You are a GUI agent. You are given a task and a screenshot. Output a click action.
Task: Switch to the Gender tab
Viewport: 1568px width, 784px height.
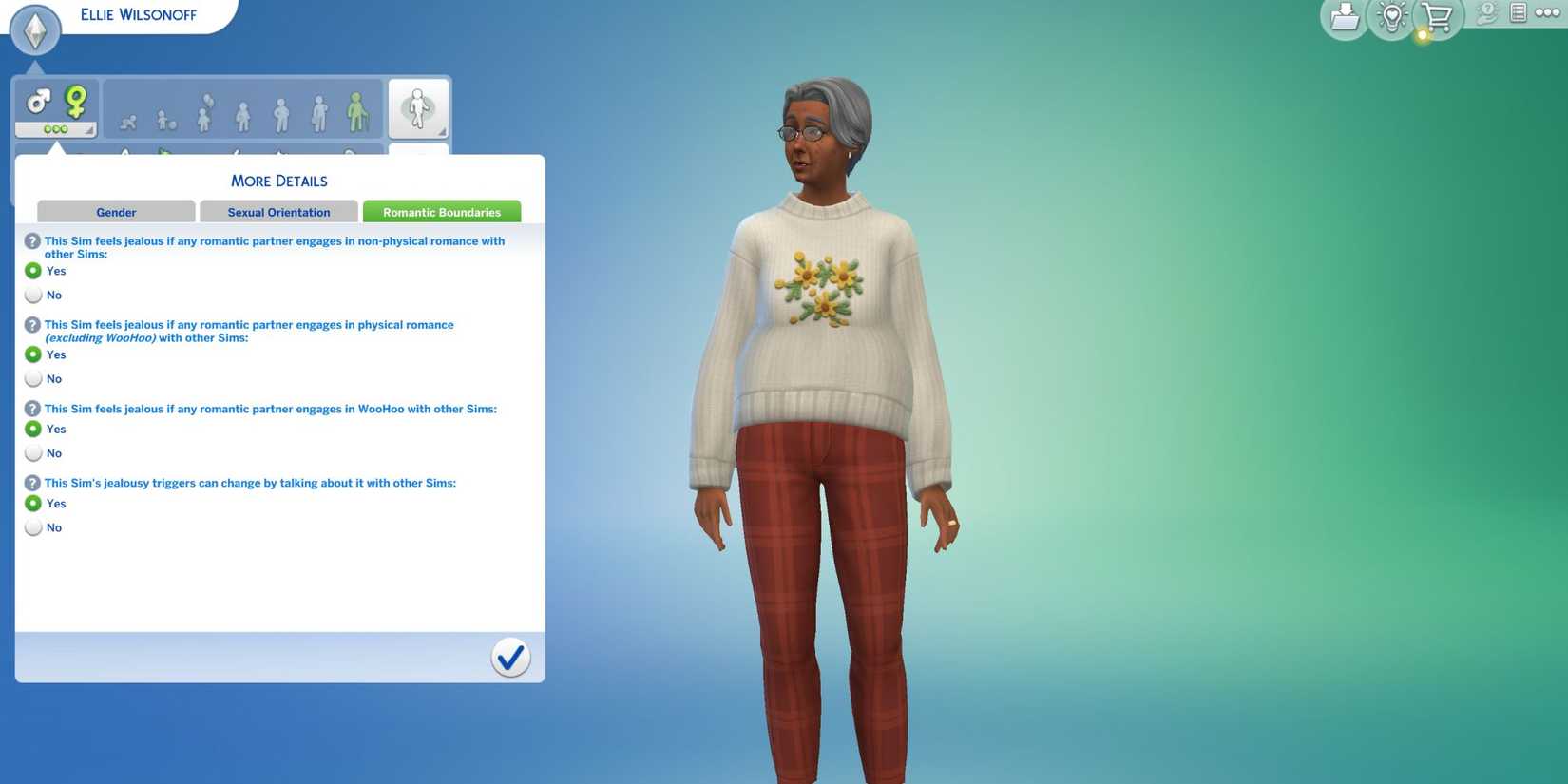coord(116,211)
